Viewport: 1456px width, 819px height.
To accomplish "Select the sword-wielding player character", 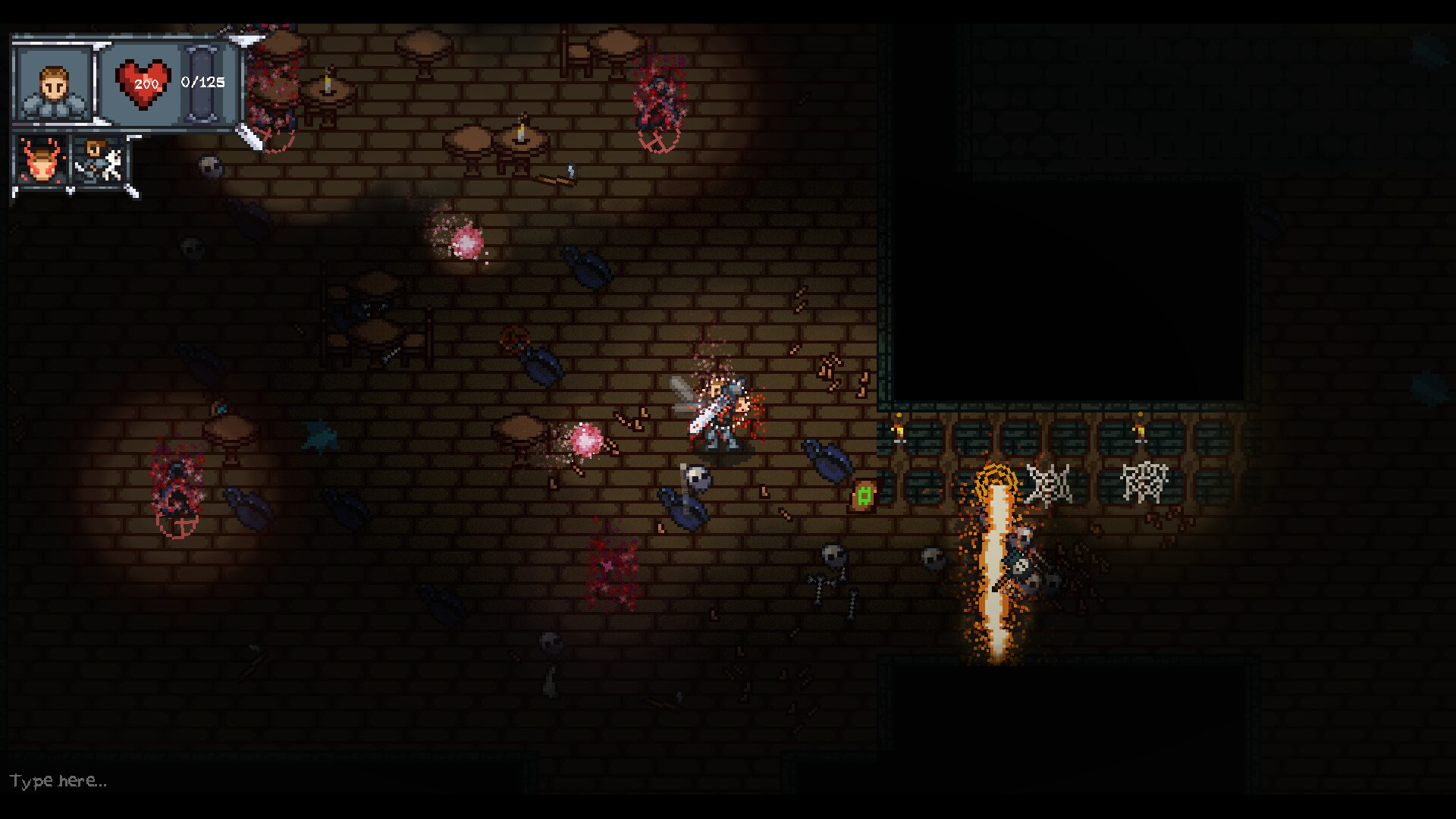I will tap(718, 413).
